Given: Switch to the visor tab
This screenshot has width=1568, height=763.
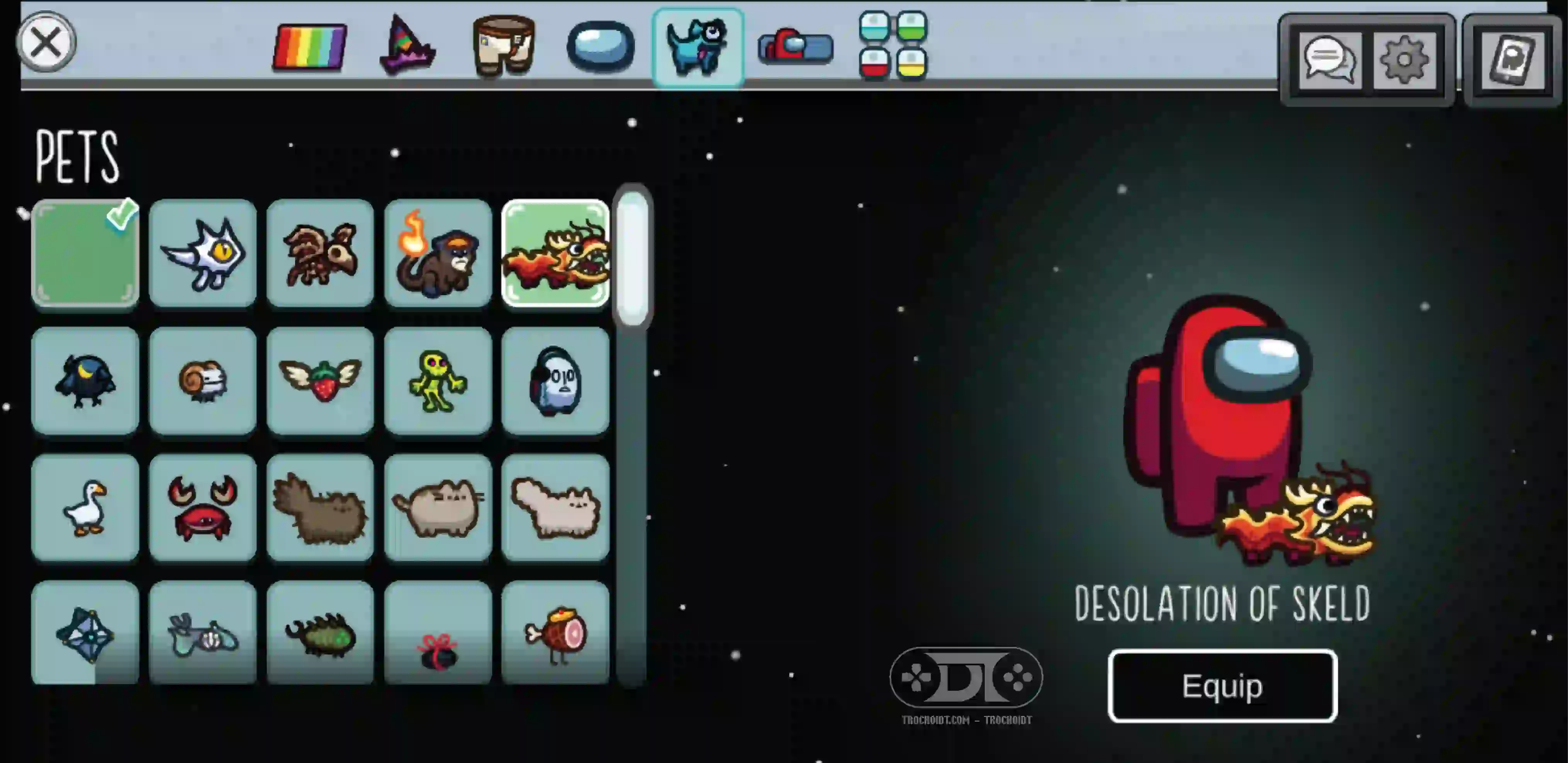Looking at the screenshot, I should pos(600,46).
